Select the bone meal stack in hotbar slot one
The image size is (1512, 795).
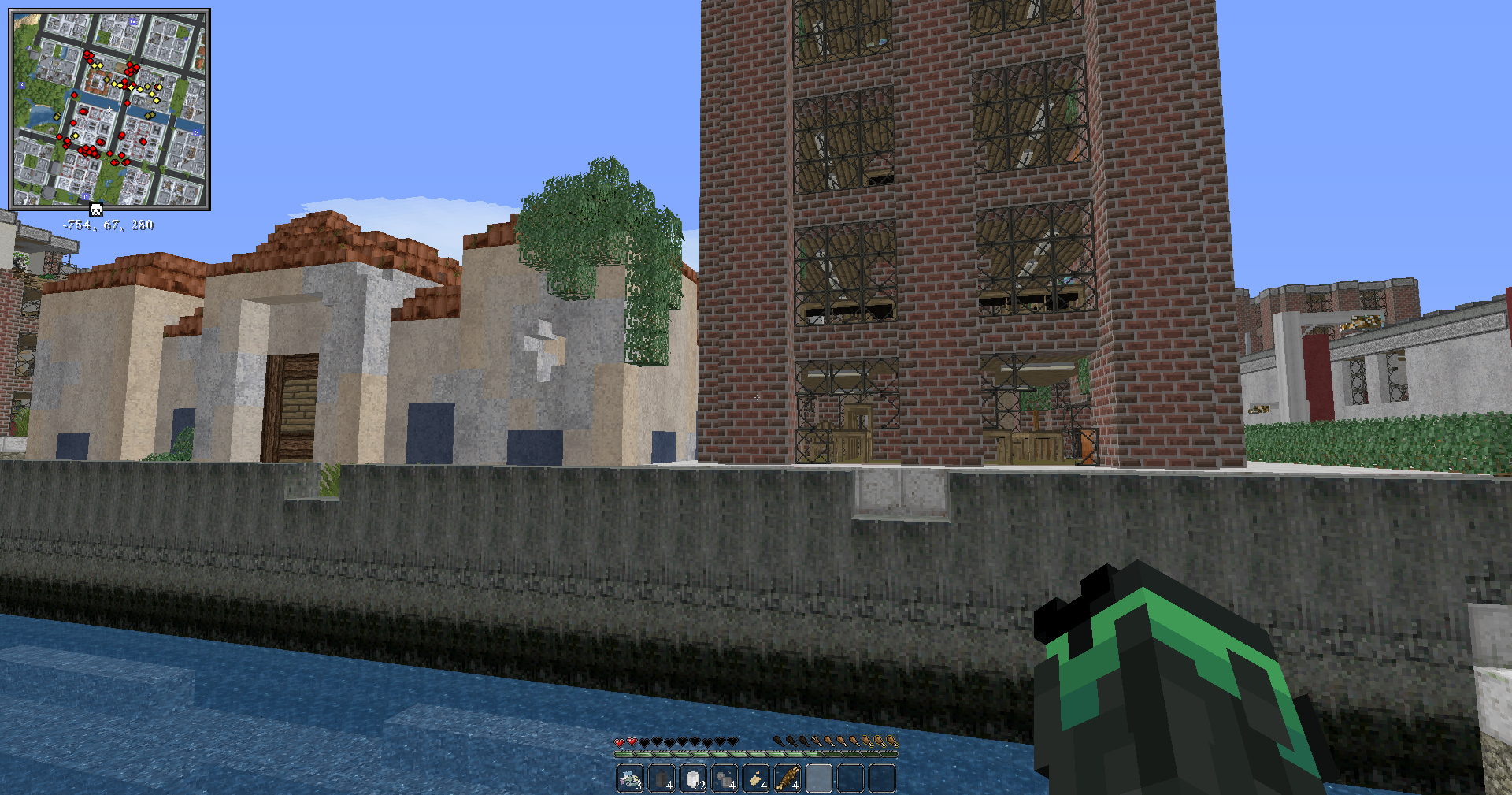pos(630,777)
